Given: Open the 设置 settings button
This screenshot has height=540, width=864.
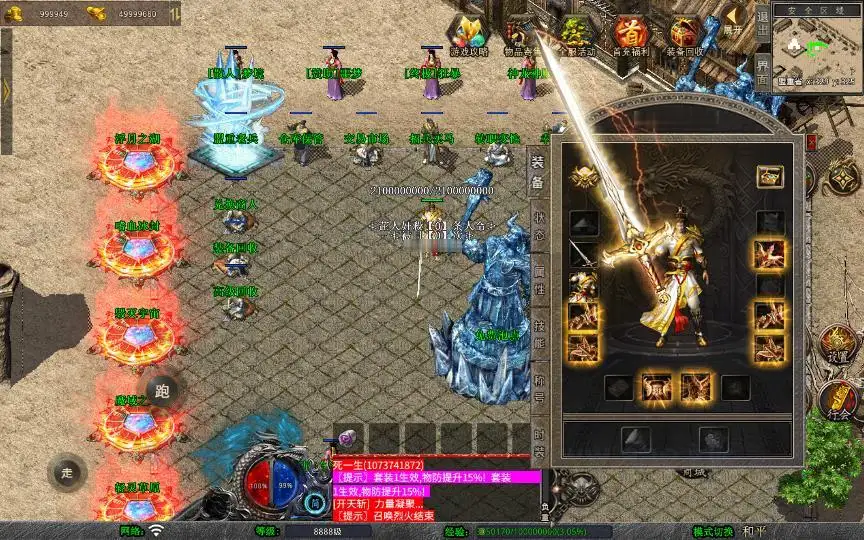Looking at the screenshot, I should (838, 345).
